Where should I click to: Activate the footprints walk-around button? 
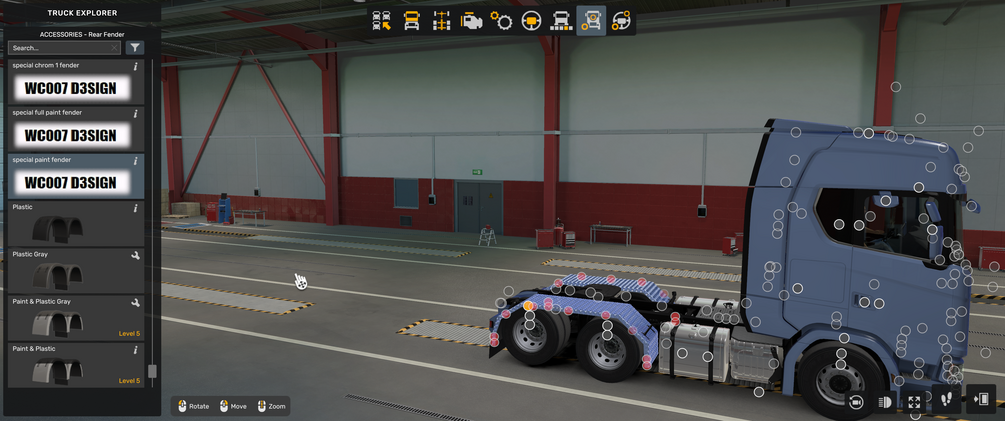[947, 400]
